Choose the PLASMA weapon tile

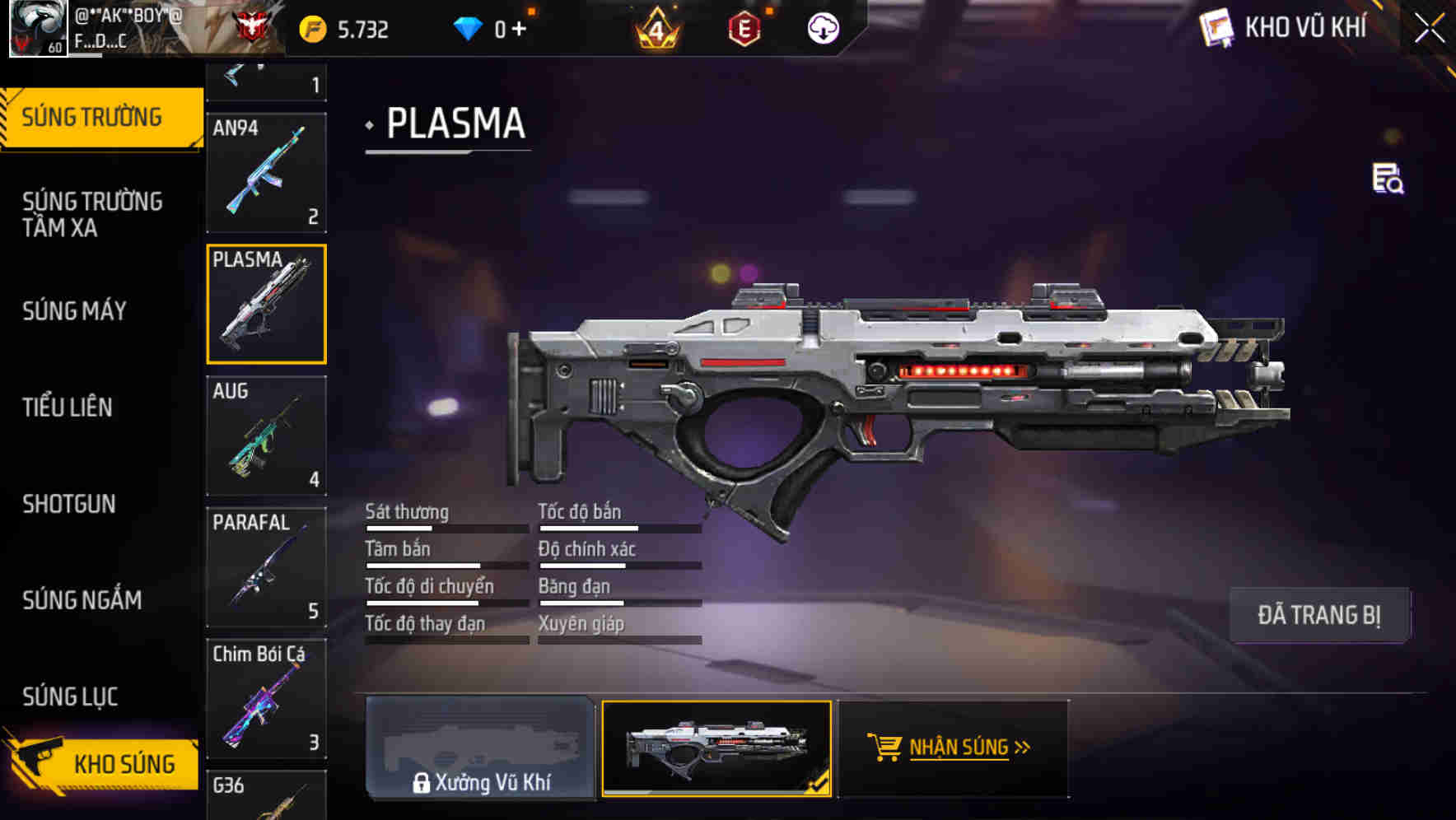[266, 304]
